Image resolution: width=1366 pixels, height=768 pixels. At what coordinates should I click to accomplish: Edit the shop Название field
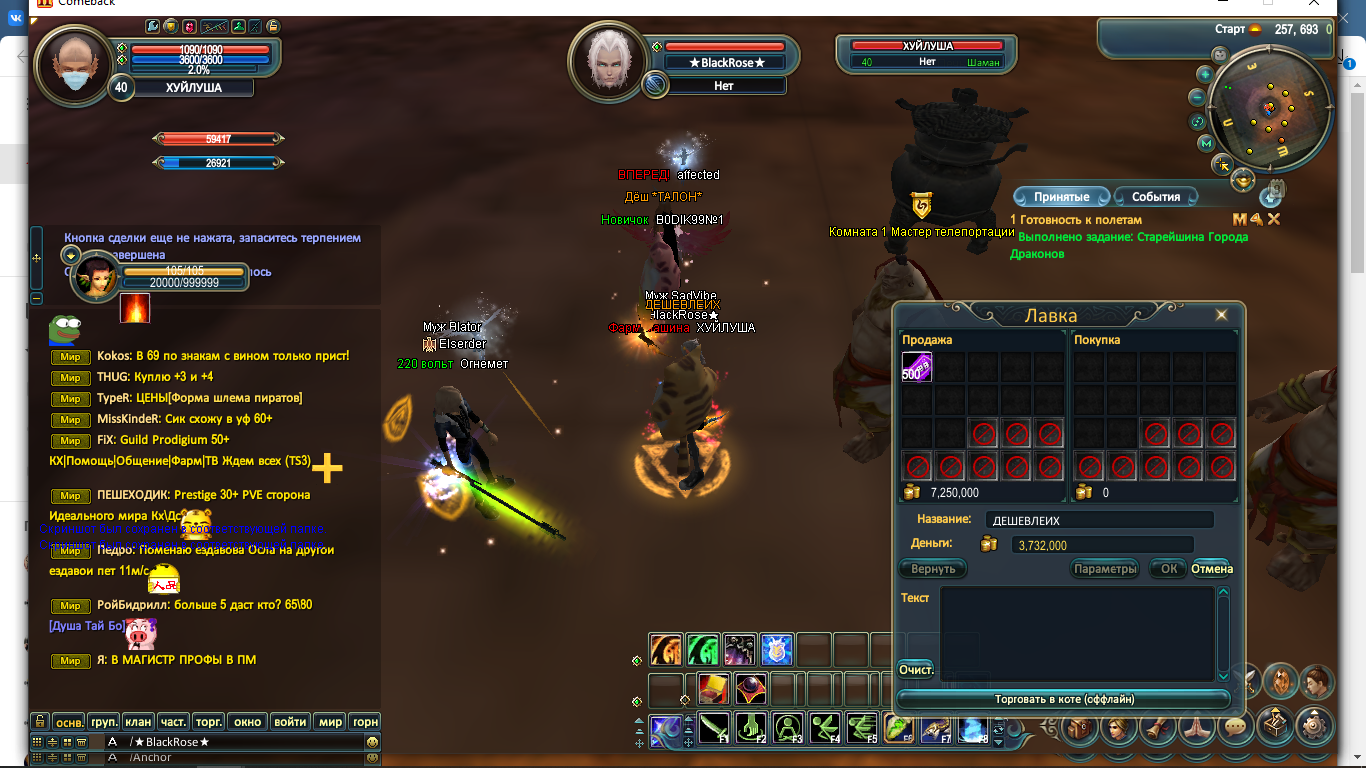[1099, 520]
